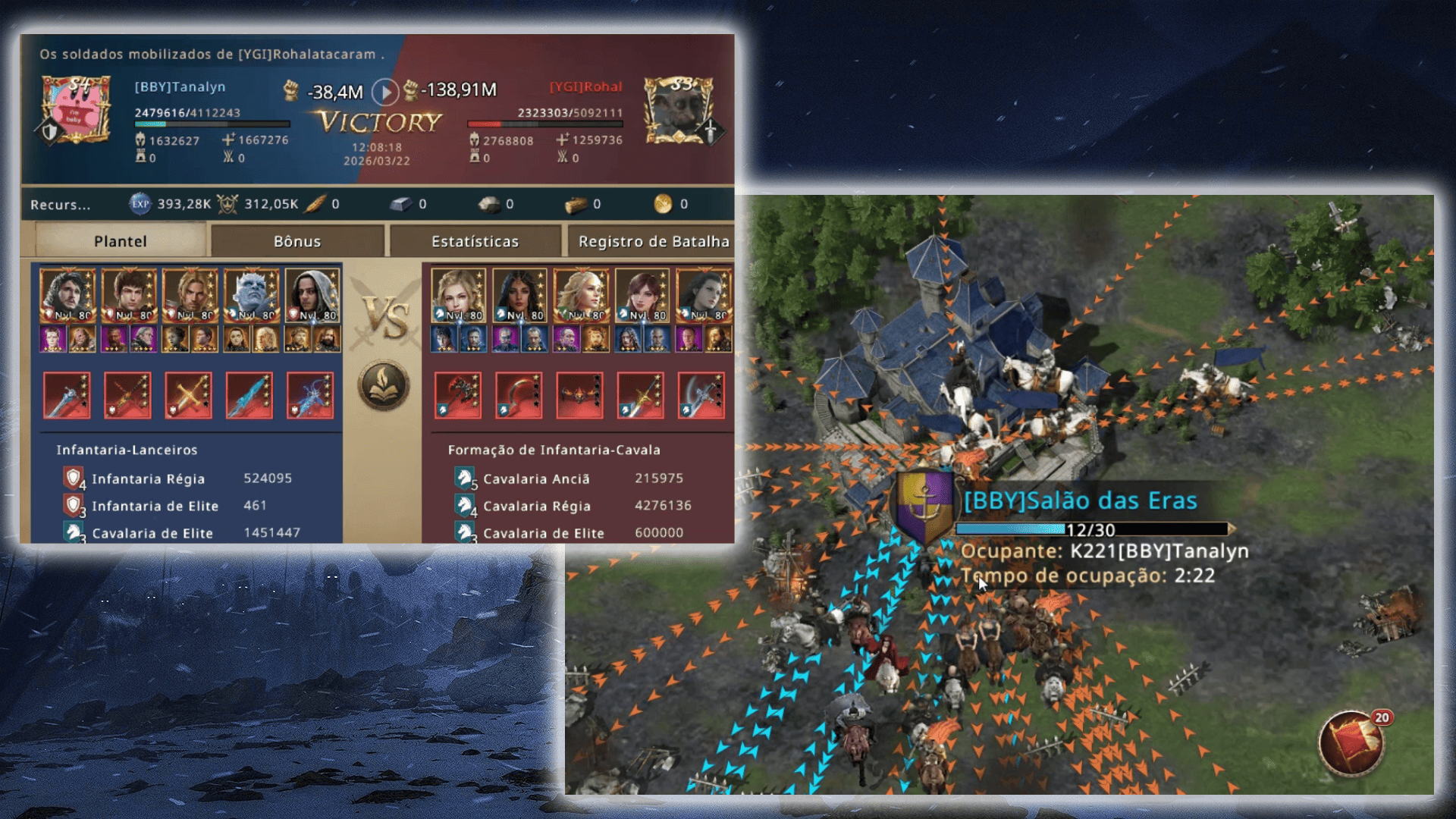Inspect the crossed golden swords weapon slot
Image resolution: width=1456 pixels, height=819 pixels.
[188, 395]
